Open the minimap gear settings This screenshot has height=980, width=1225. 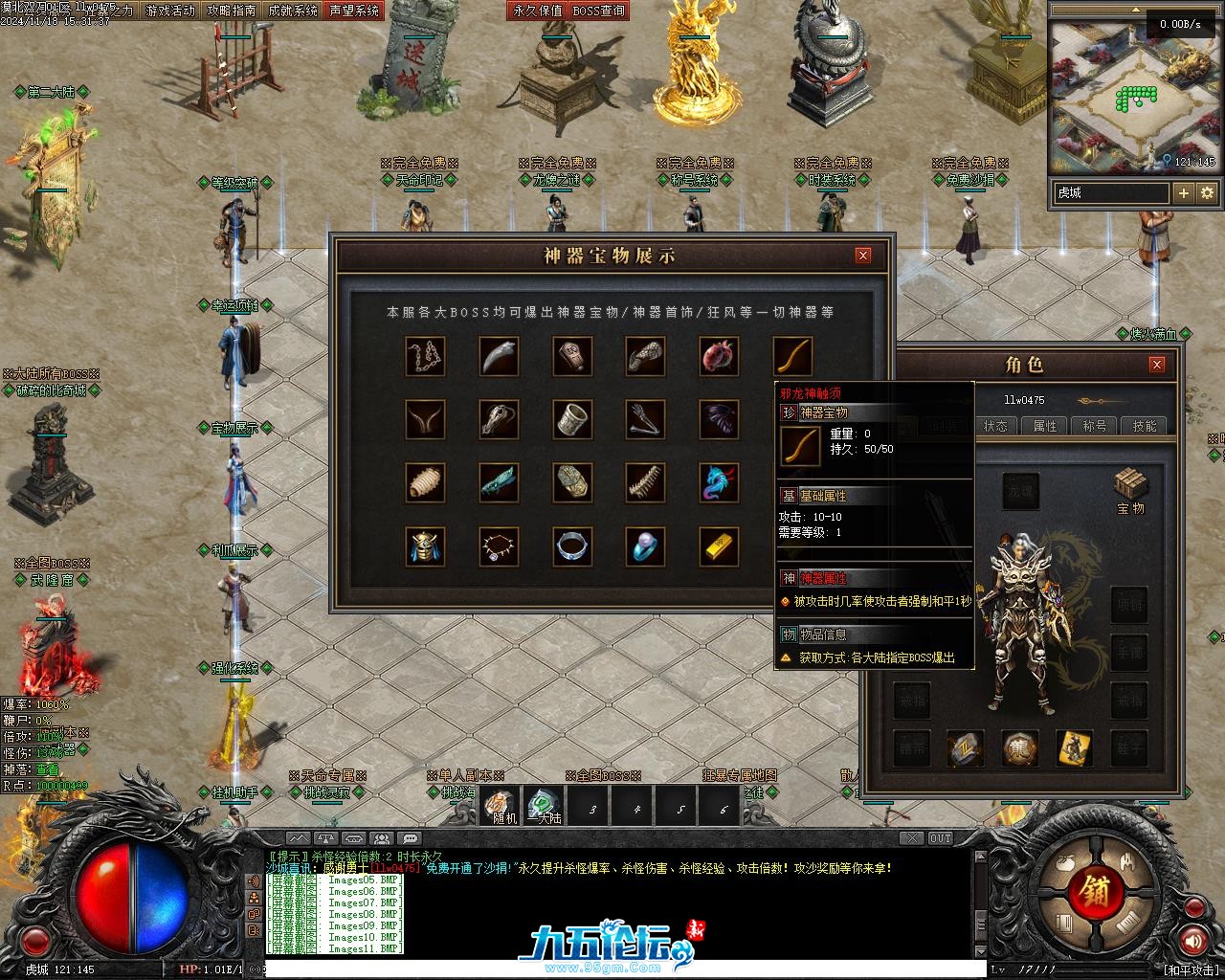click(1207, 192)
